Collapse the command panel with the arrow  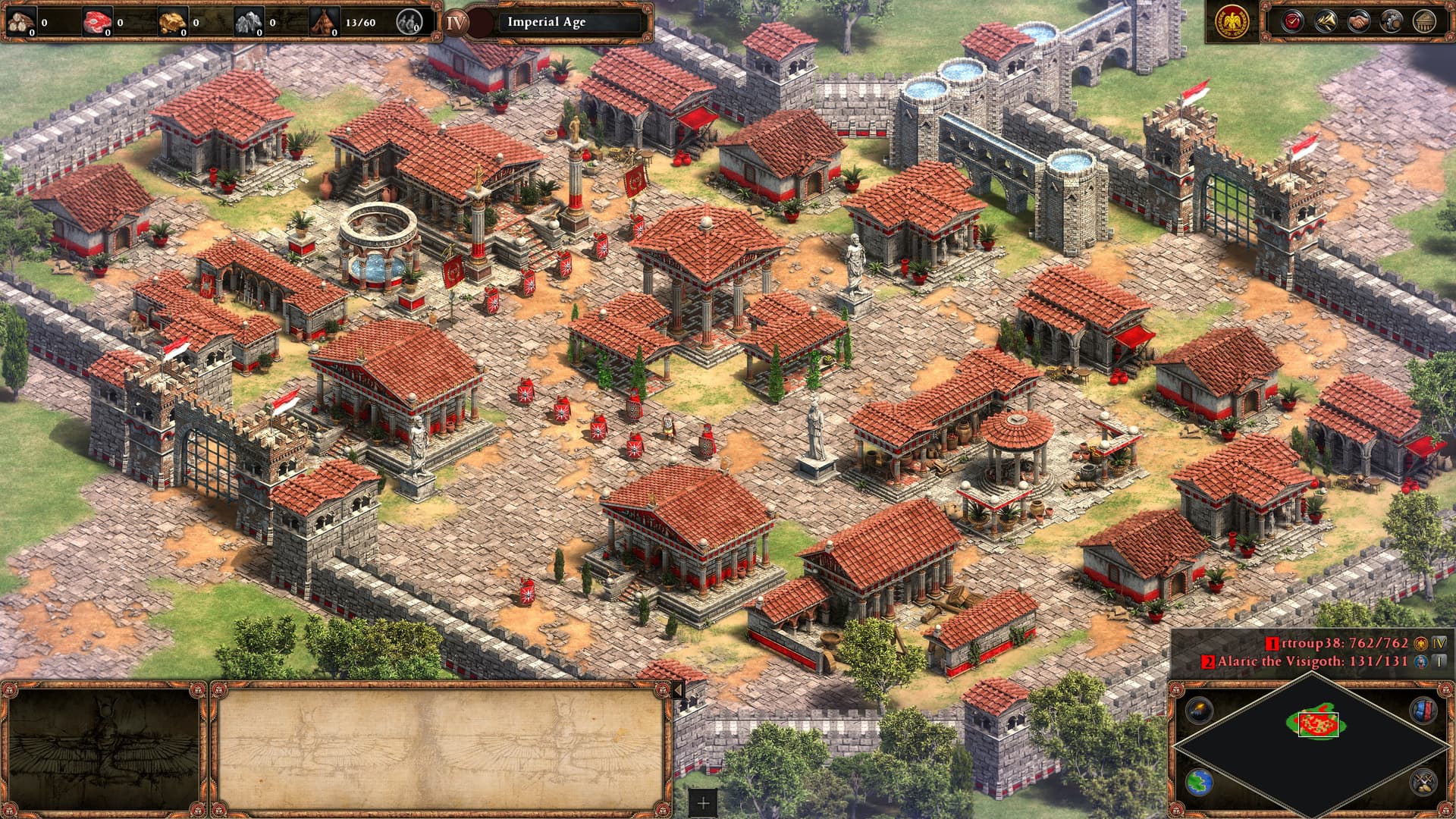679,689
